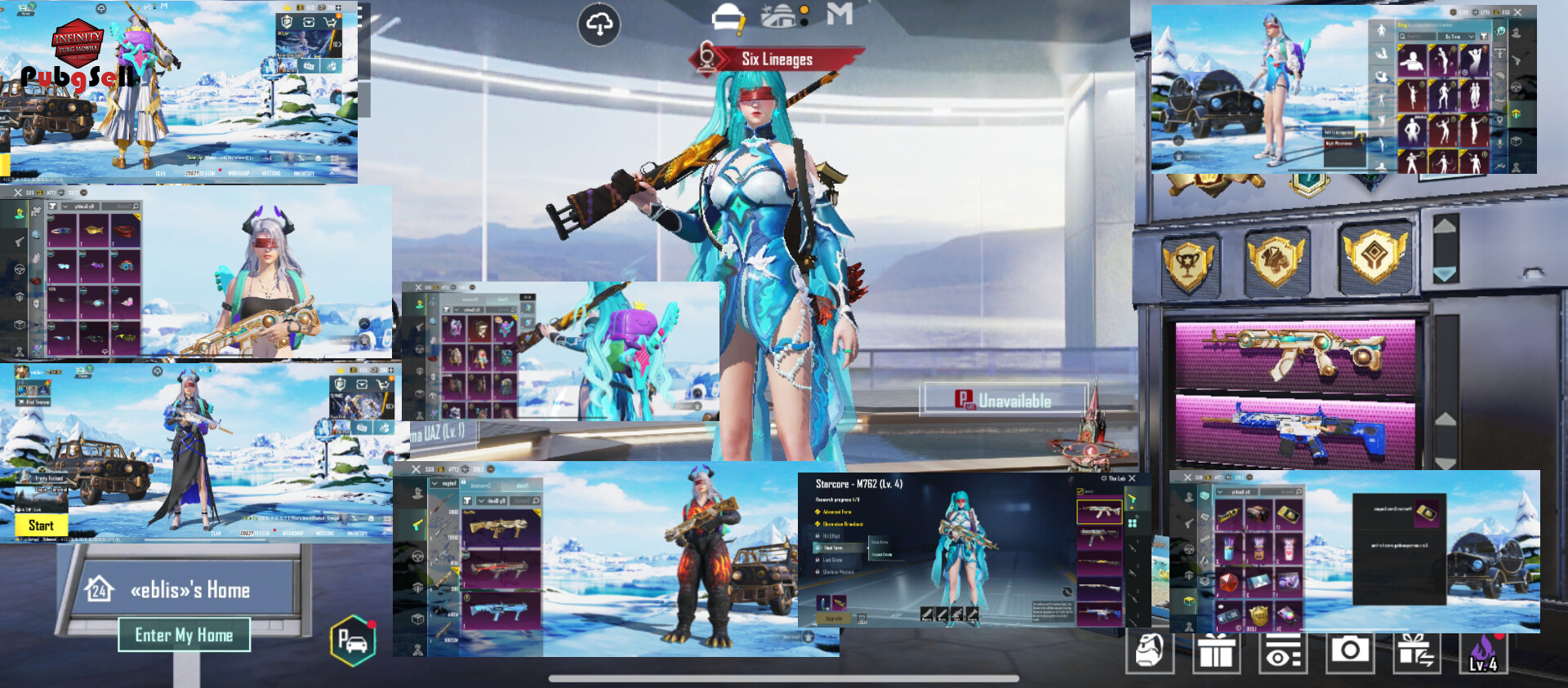1568x688 pixels.
Task: Open the gift box icon
Action: (1216, 653)
